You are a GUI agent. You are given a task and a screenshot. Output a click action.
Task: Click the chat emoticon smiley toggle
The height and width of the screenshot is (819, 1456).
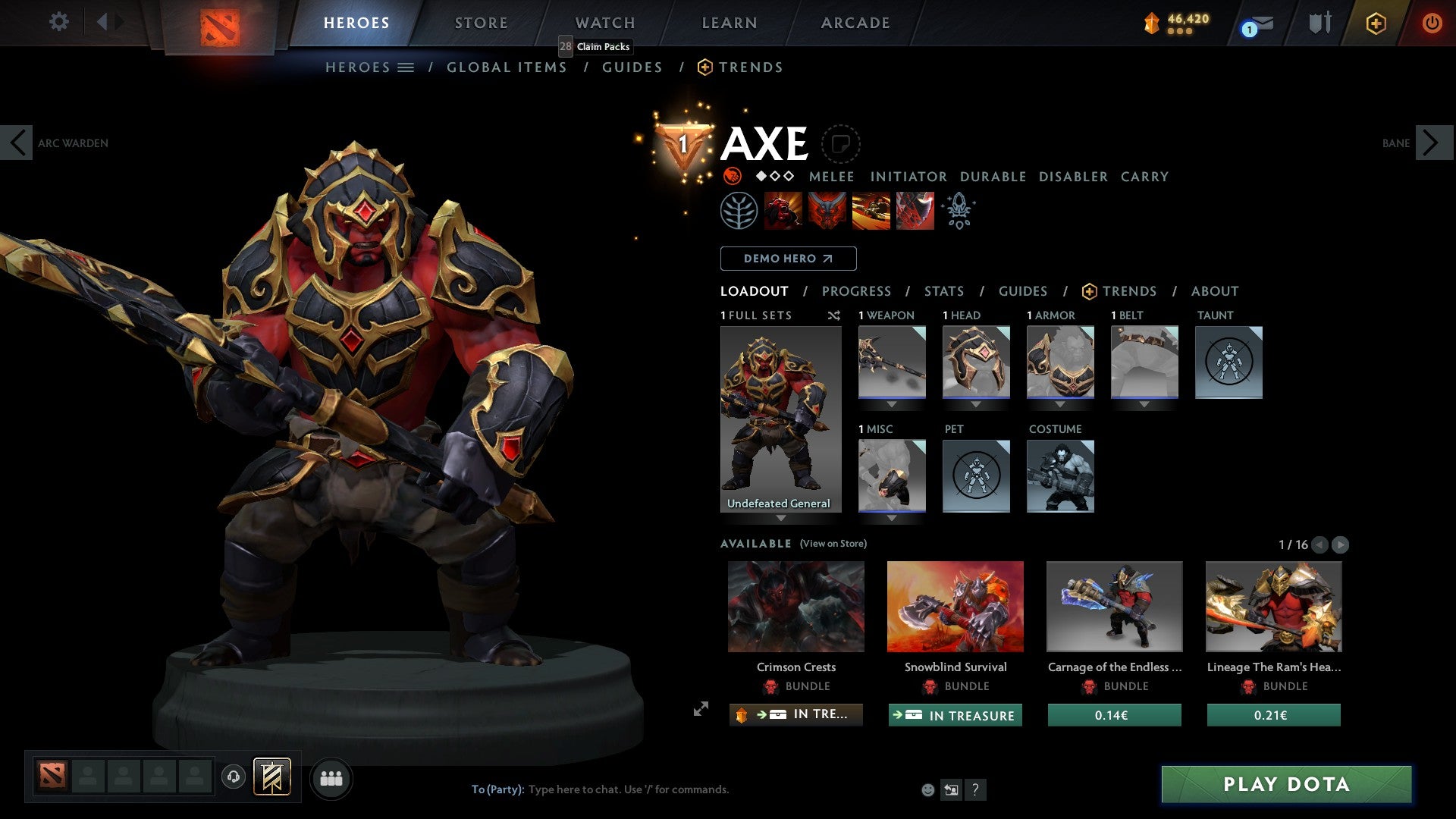click(x=927, y=789)
